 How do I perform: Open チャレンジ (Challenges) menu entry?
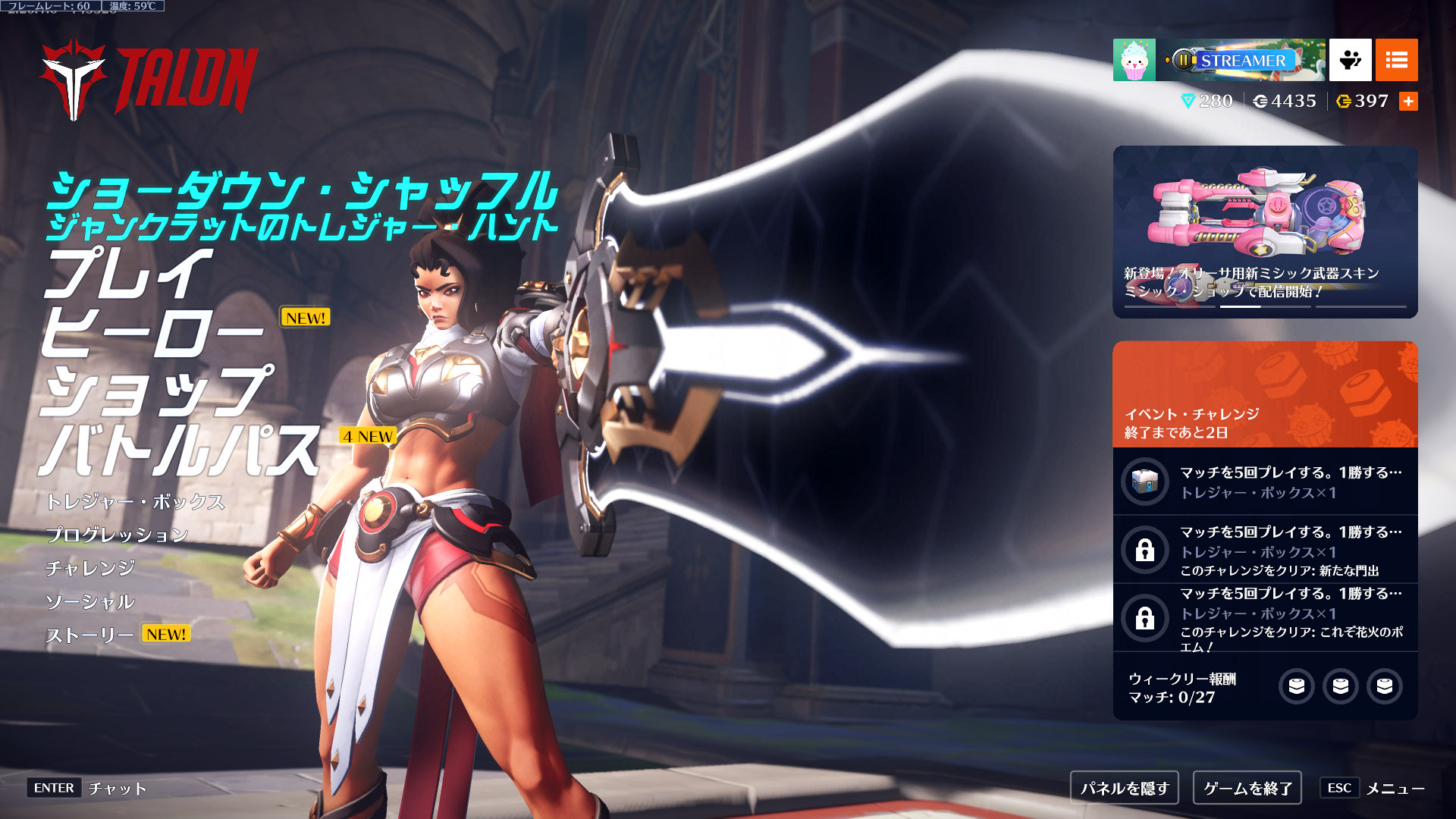(90, 569)
